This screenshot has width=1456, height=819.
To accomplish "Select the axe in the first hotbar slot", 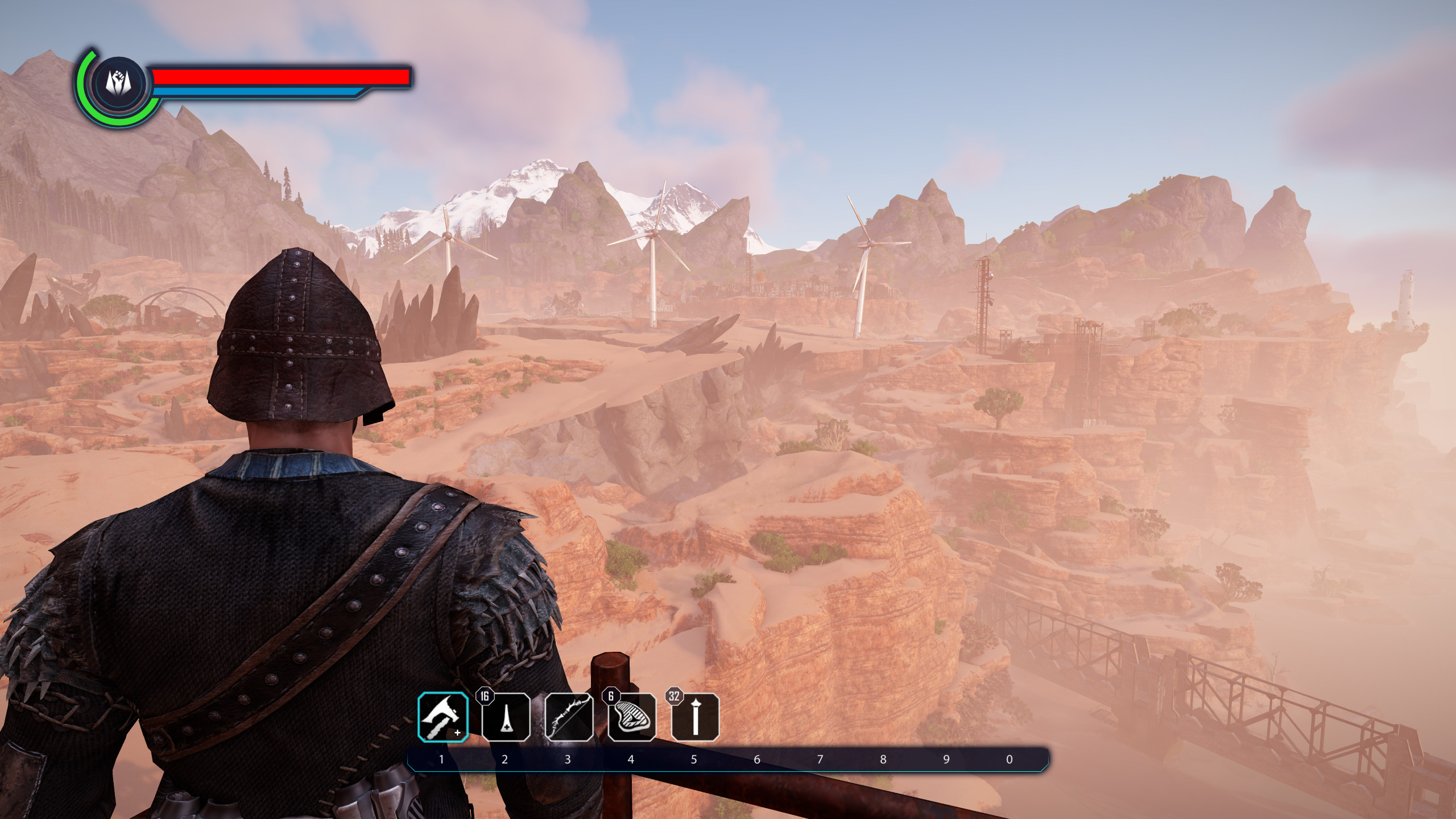I will tap(442, 717).
